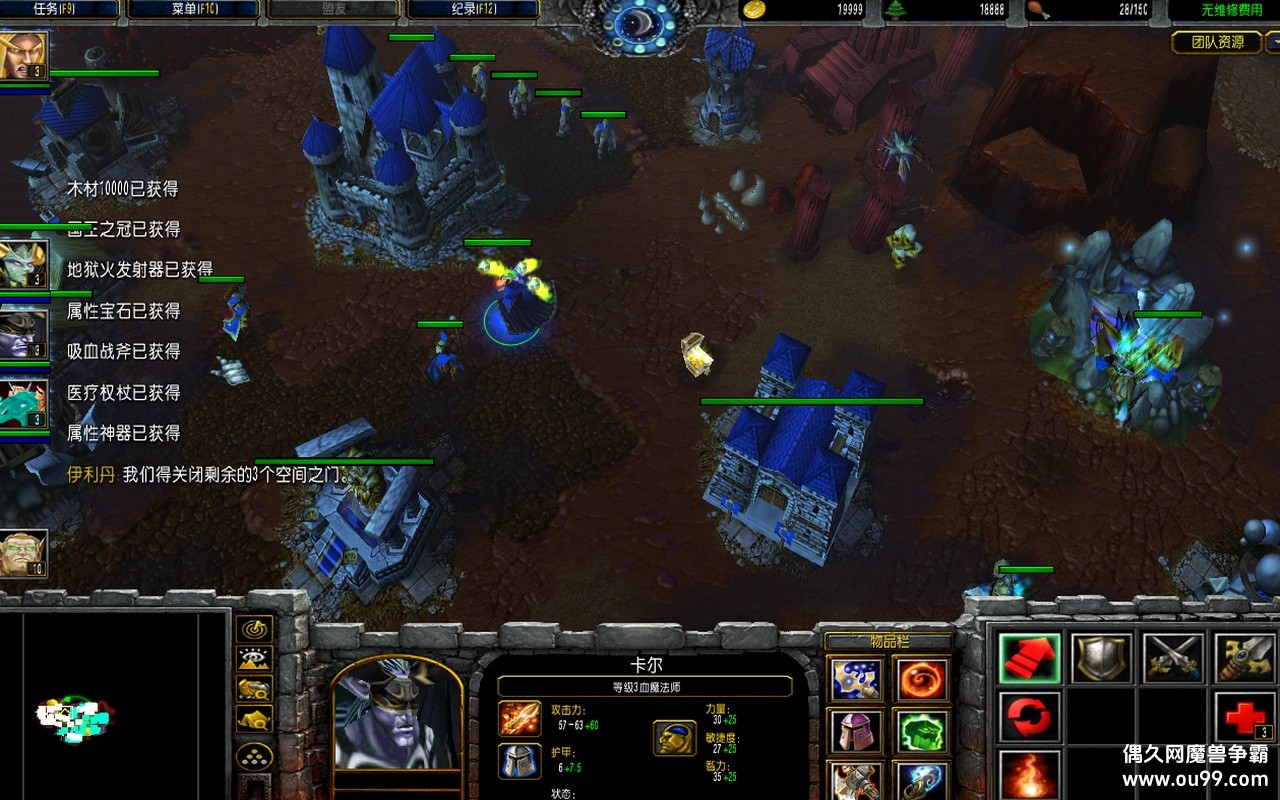
Task: Open the 纪录 (Log) panel
Action: tap(472, 10)
